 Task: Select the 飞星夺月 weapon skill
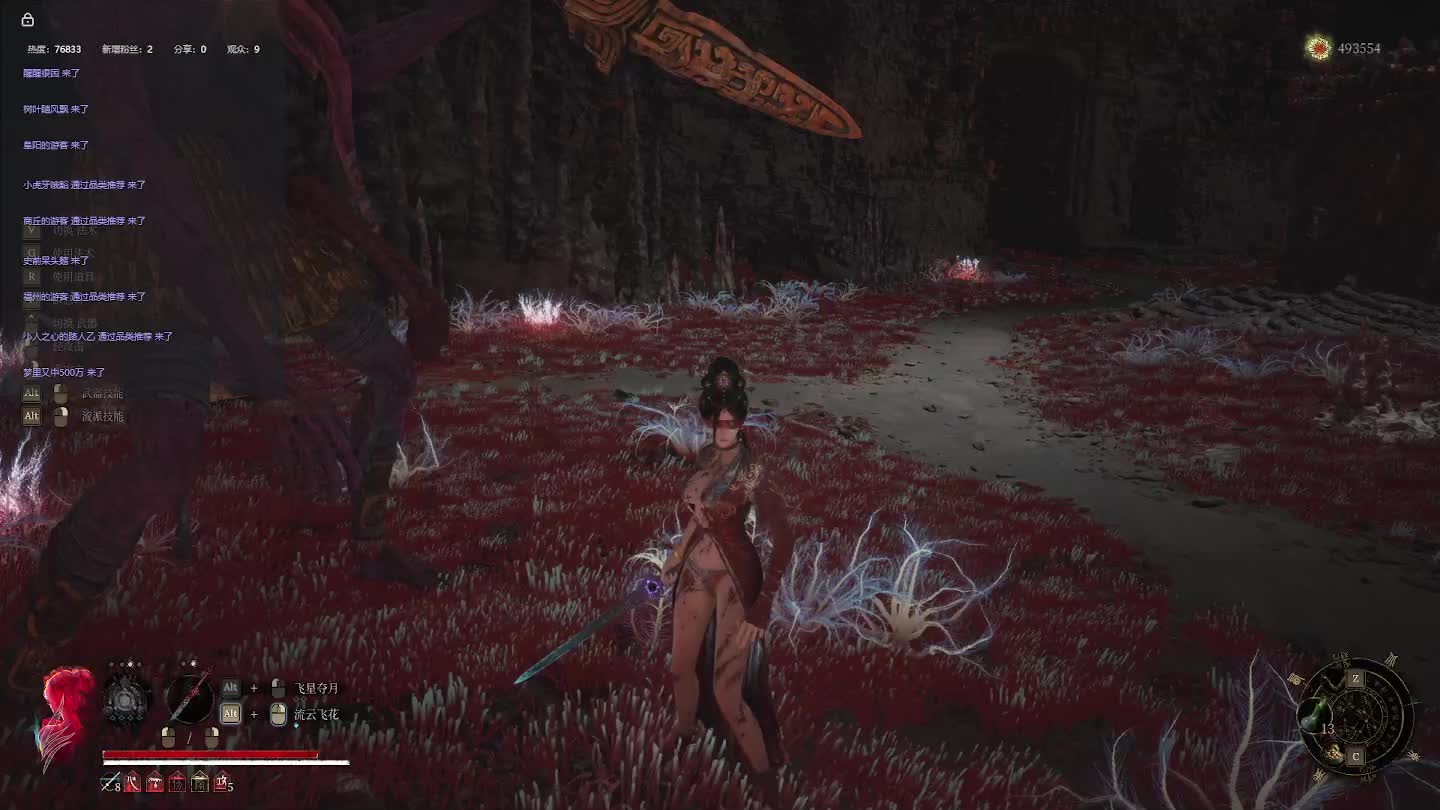(316, 689)
